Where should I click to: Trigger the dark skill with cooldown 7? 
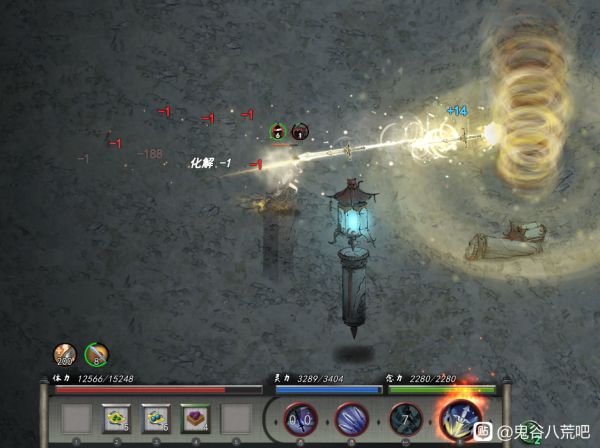(404, 418)
